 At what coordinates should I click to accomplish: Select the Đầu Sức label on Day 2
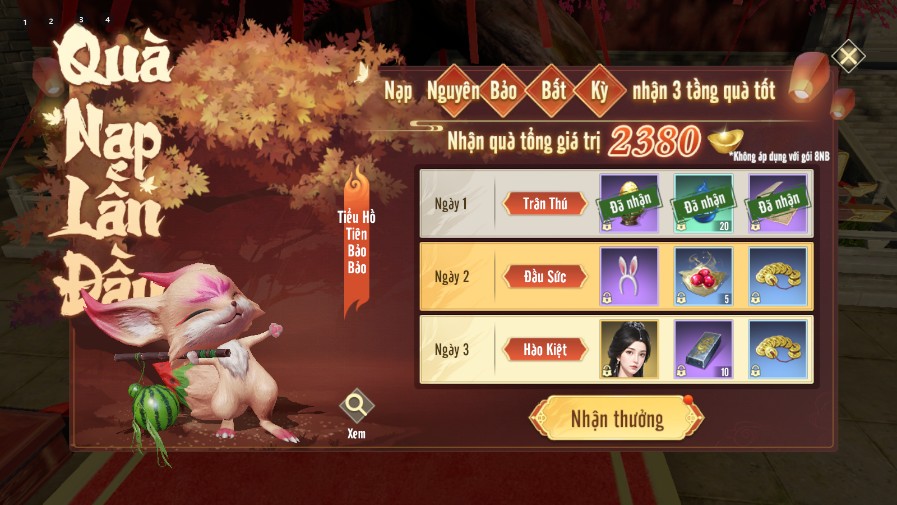pyautogui.click(x=544, y=277)
